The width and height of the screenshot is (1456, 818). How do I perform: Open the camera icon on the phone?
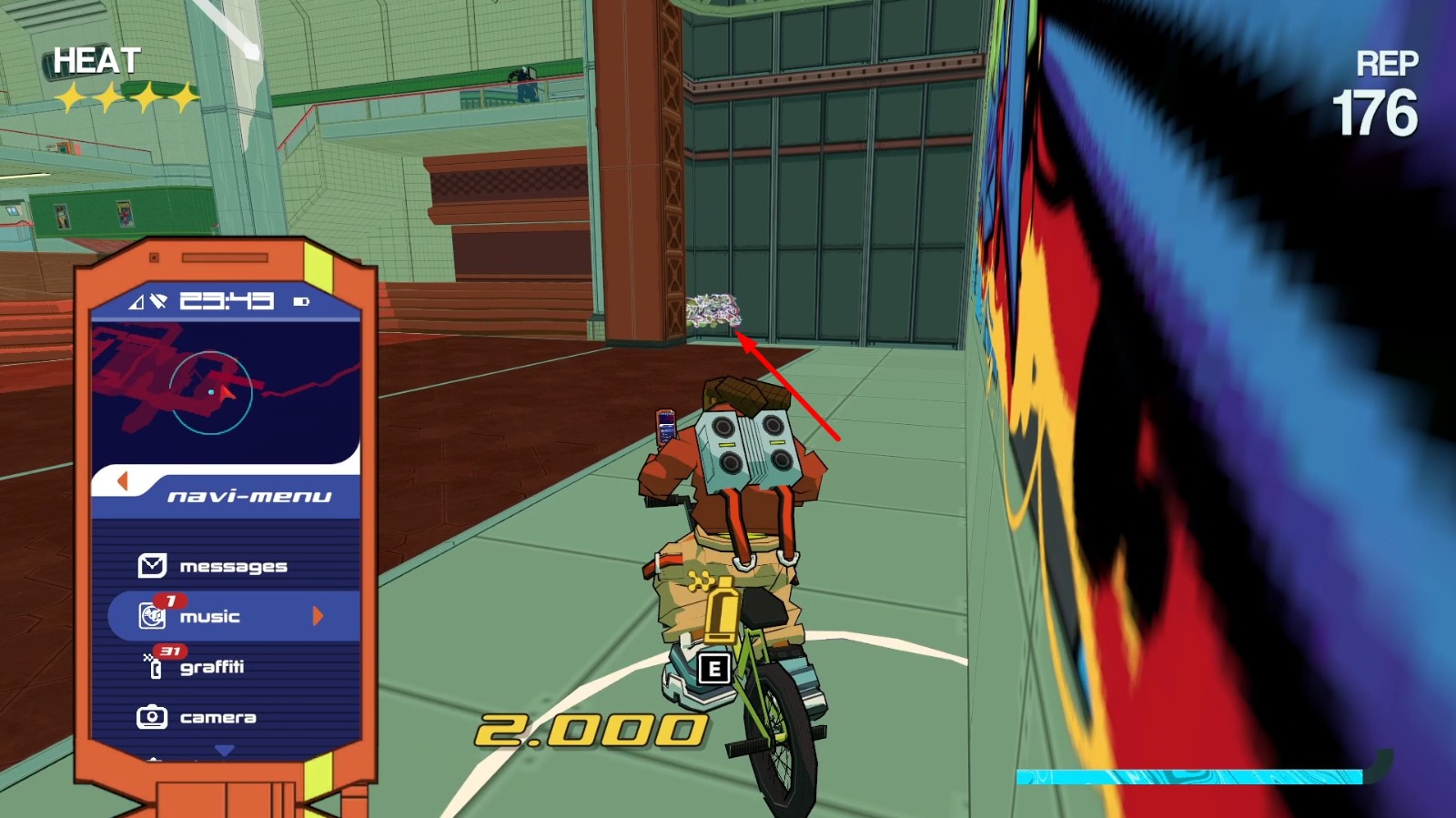[151, 717]
